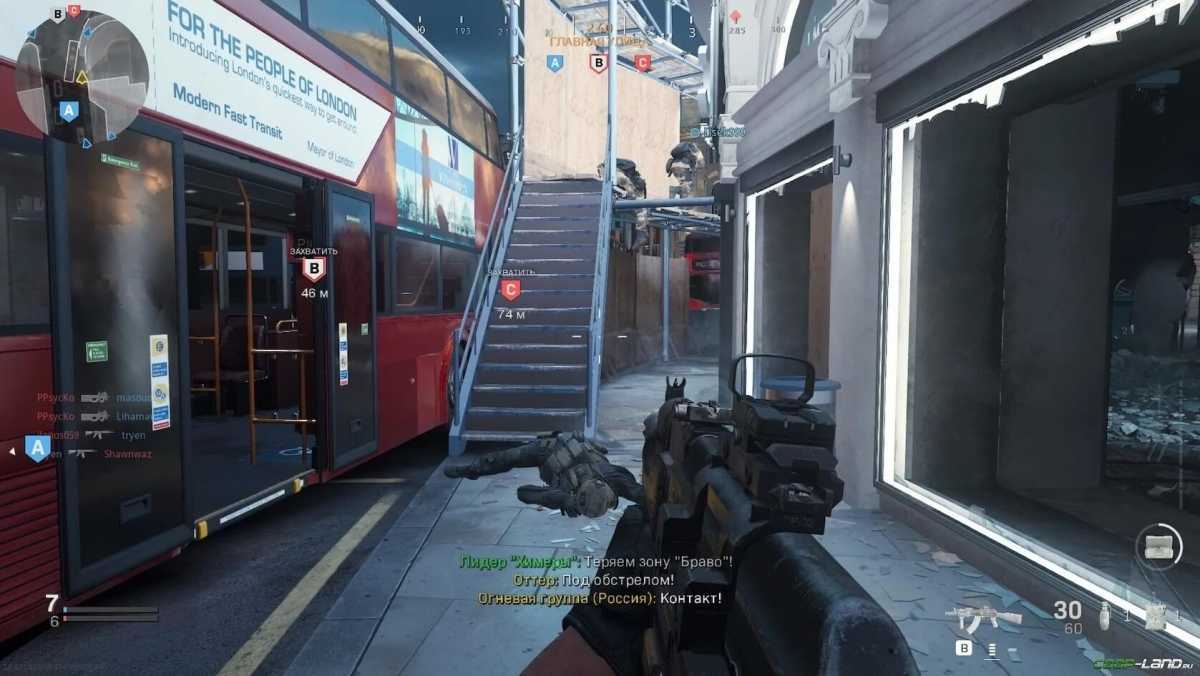The width and height of the screenshot is (1200, 676).
Task: Click the fire mode indicator under the rifle
Action: pos(991,648)
